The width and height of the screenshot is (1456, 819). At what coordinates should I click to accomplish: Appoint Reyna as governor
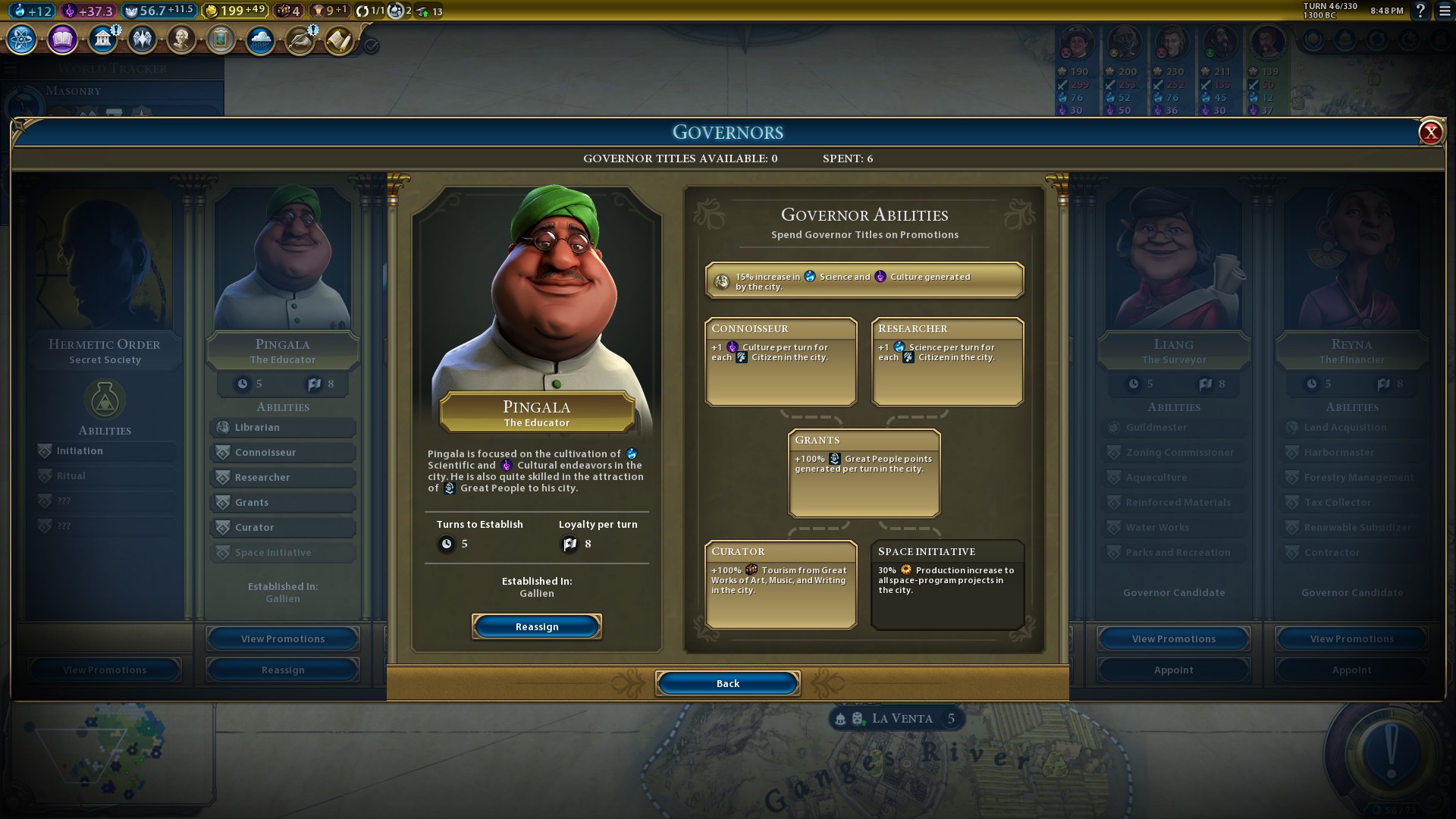tap(1351, 670)
